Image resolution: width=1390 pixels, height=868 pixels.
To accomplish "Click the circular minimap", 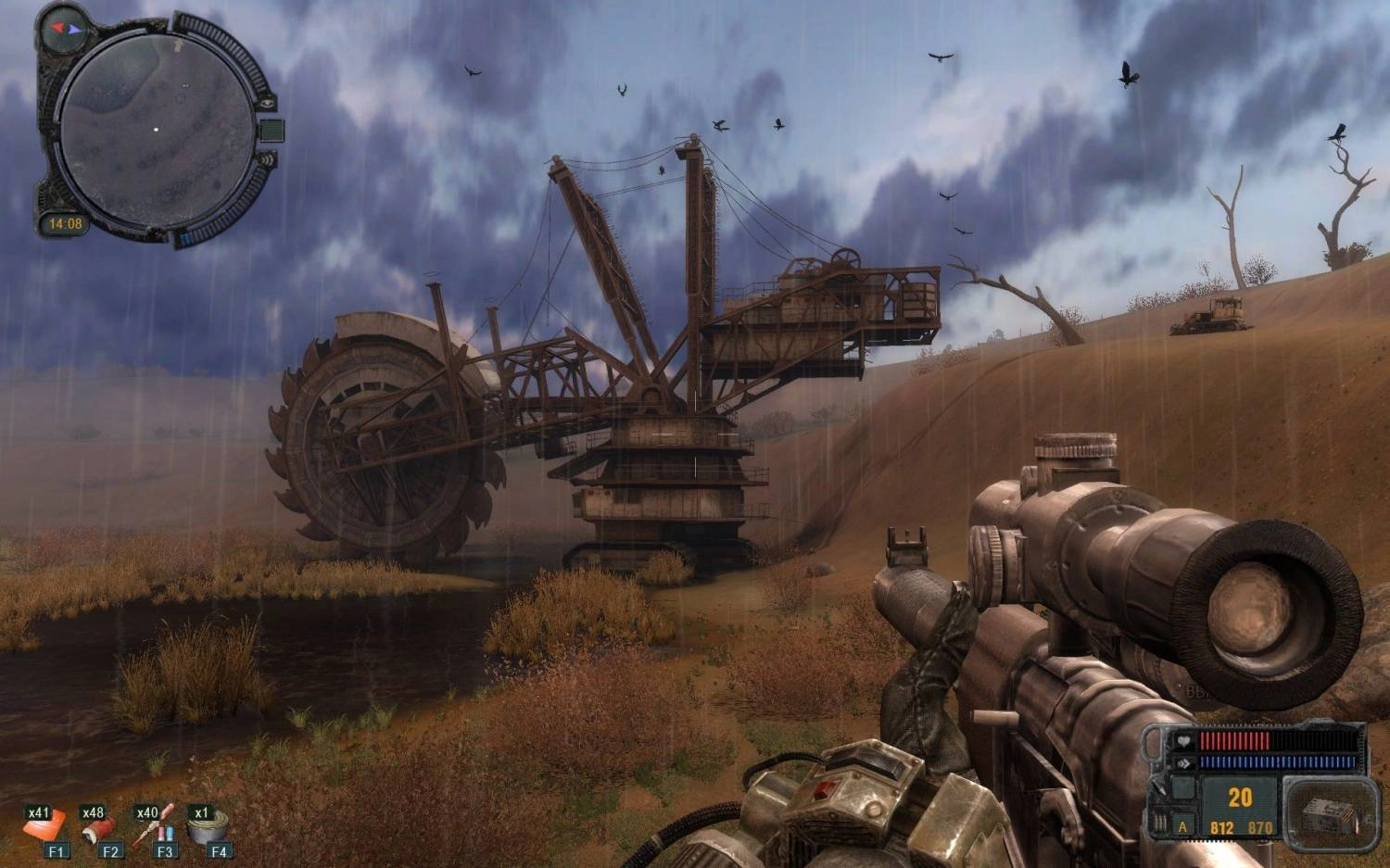I will click(156, 131).
